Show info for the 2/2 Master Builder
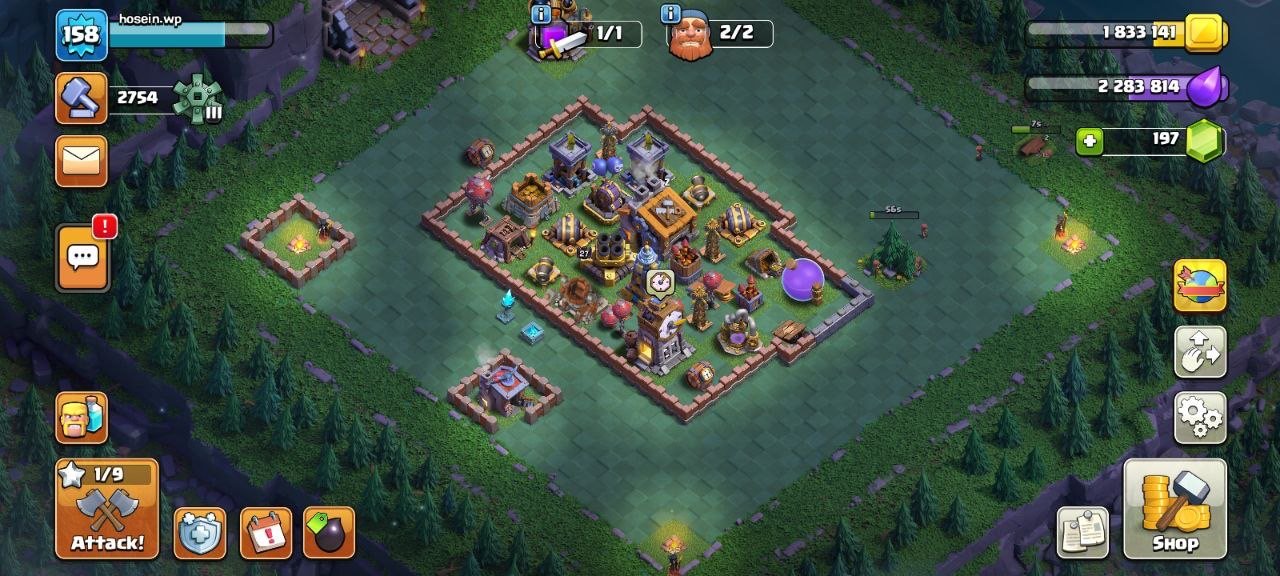Viewport: 1280px width, 576px height. point(670,14)
